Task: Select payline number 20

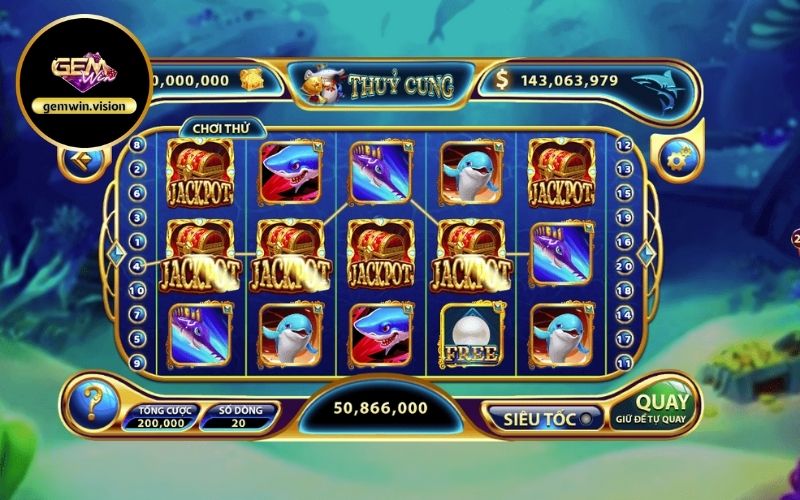Action: [x=626, y=266]
